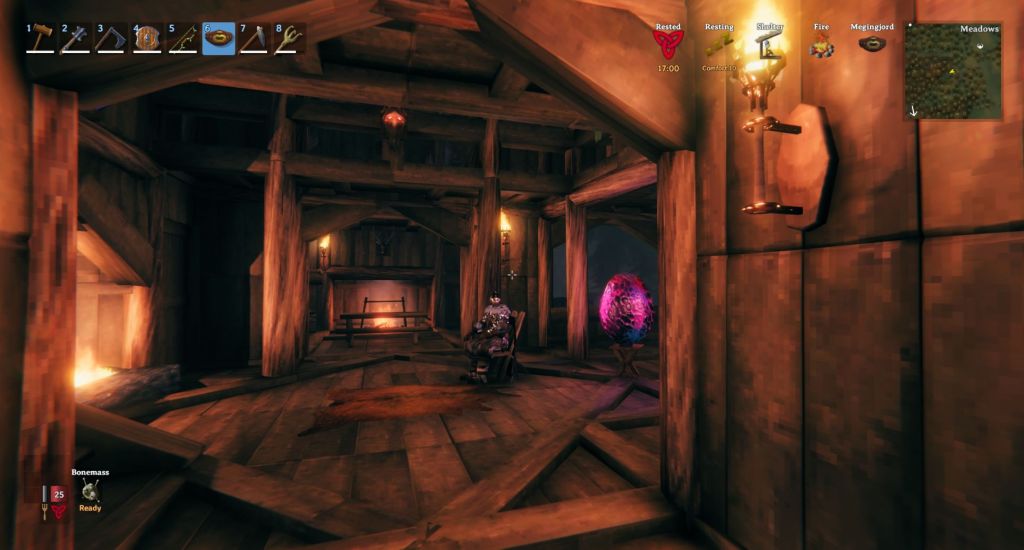Screen dimensions: 1024x550
Task: Inspect the Resting comfort status icon
Action: tap(718, 46)
